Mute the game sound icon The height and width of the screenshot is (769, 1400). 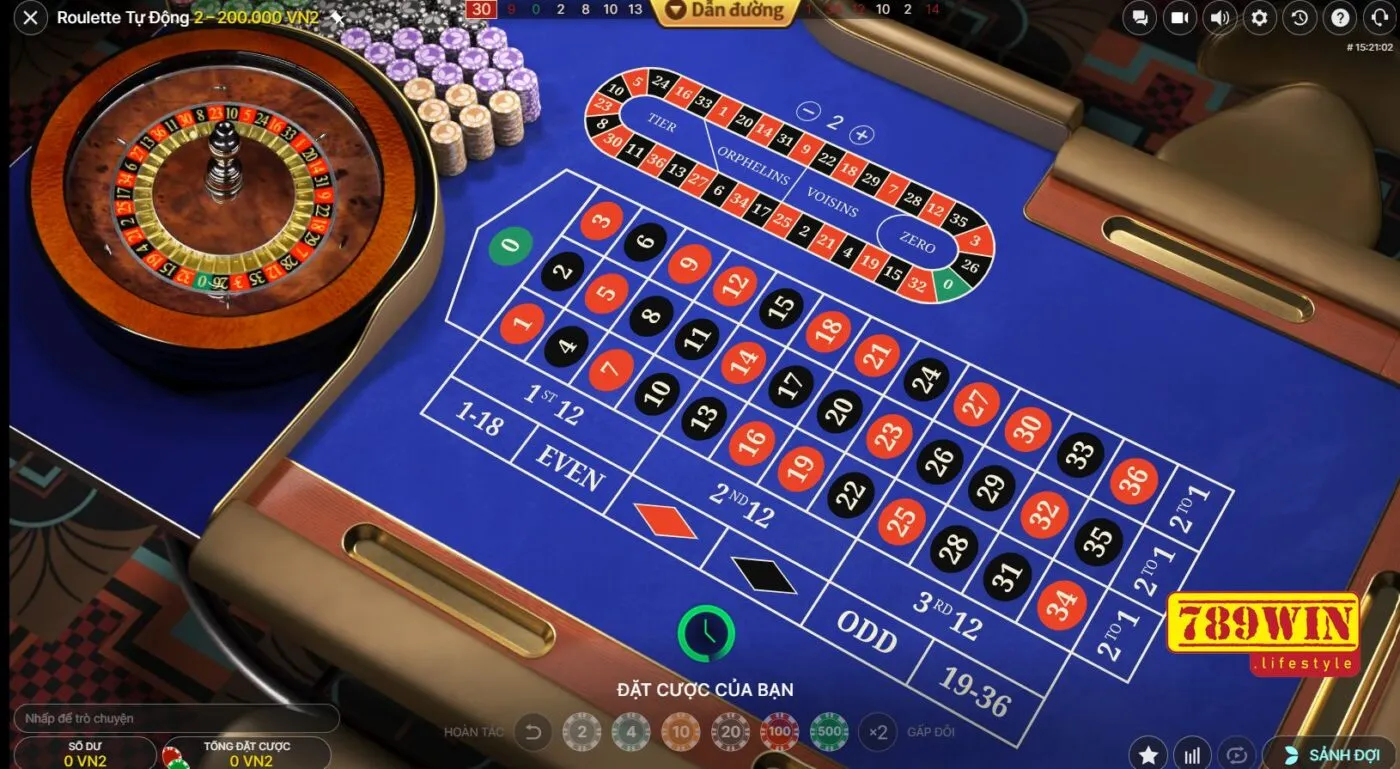click(x=1219, y=17)
